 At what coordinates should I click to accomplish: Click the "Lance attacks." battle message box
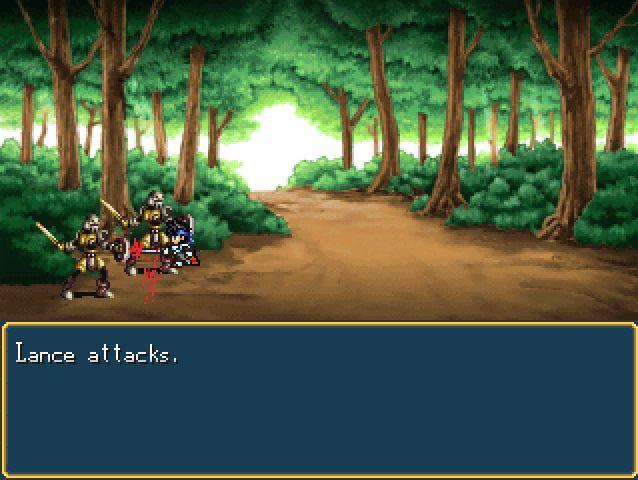[319, 400]
